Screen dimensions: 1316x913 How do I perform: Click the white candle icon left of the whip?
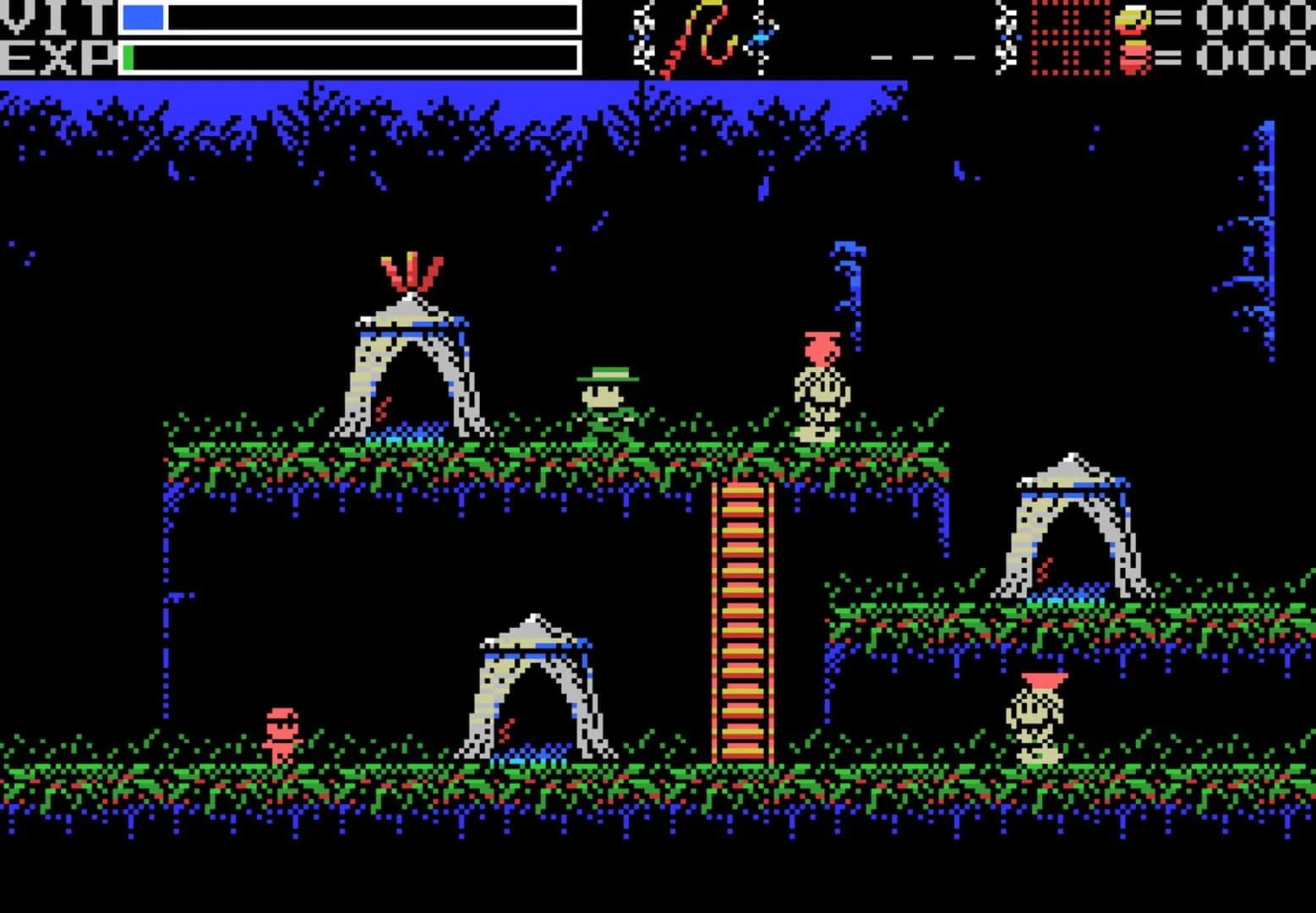[x=640, y=38]
